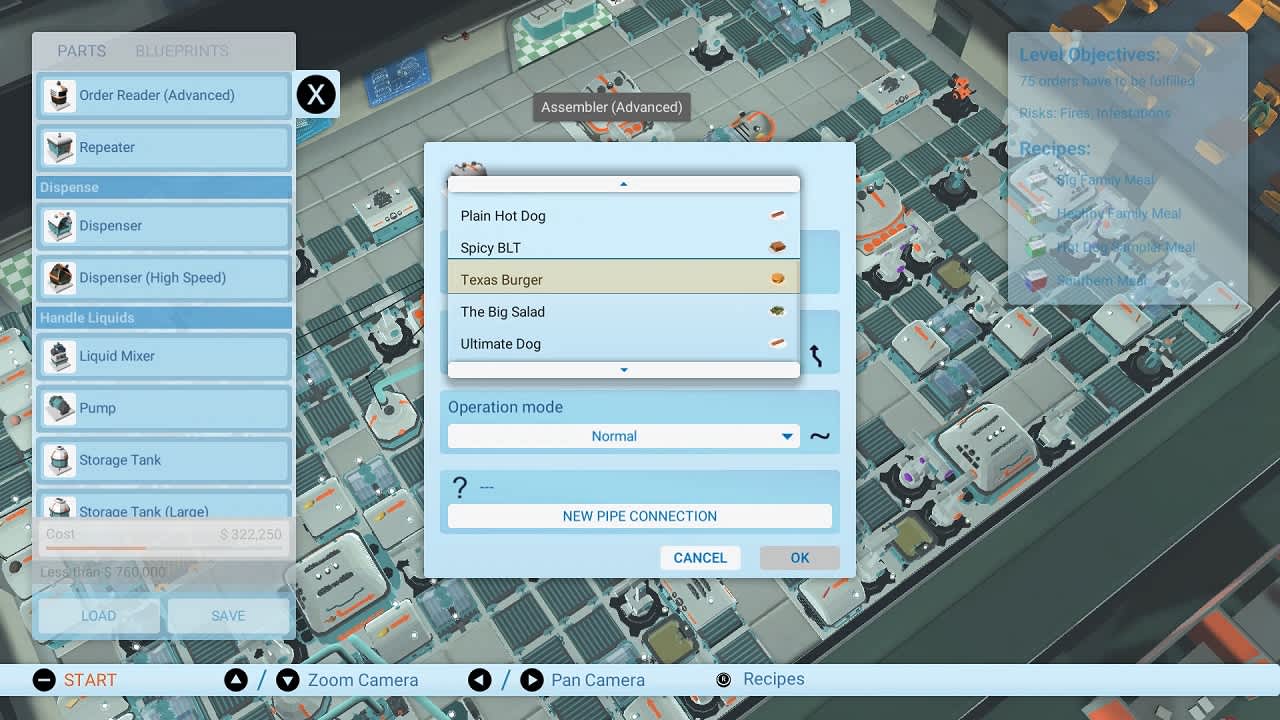
Task: Select the Storage Tank icon
Action: [60, 460]
